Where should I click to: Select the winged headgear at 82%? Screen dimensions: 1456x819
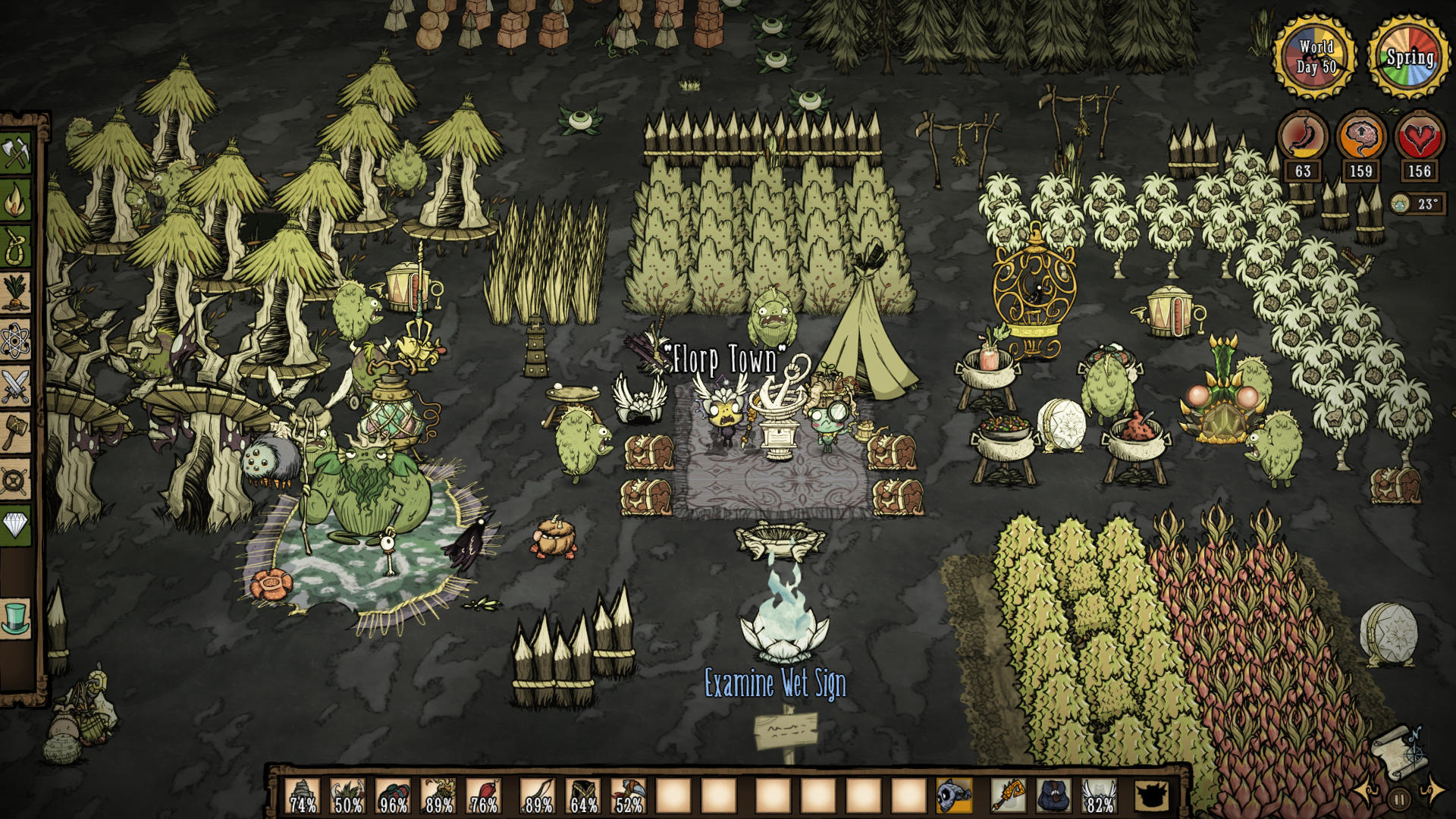[1100, 796]
